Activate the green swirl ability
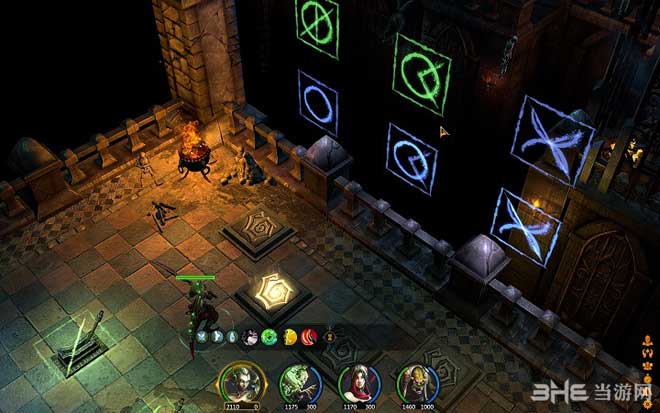Screen dimensions: 660x413 point(268,337)
